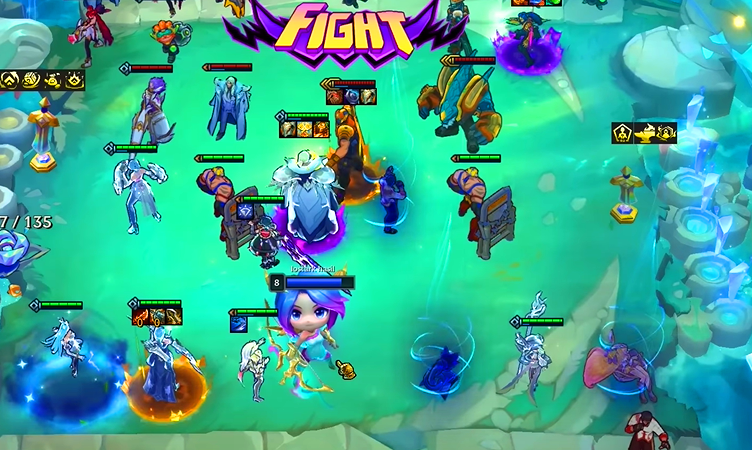752x450 pixels.
Task: Inspect the crown trait icon in left trait row
Action: [x=74, y=79]
